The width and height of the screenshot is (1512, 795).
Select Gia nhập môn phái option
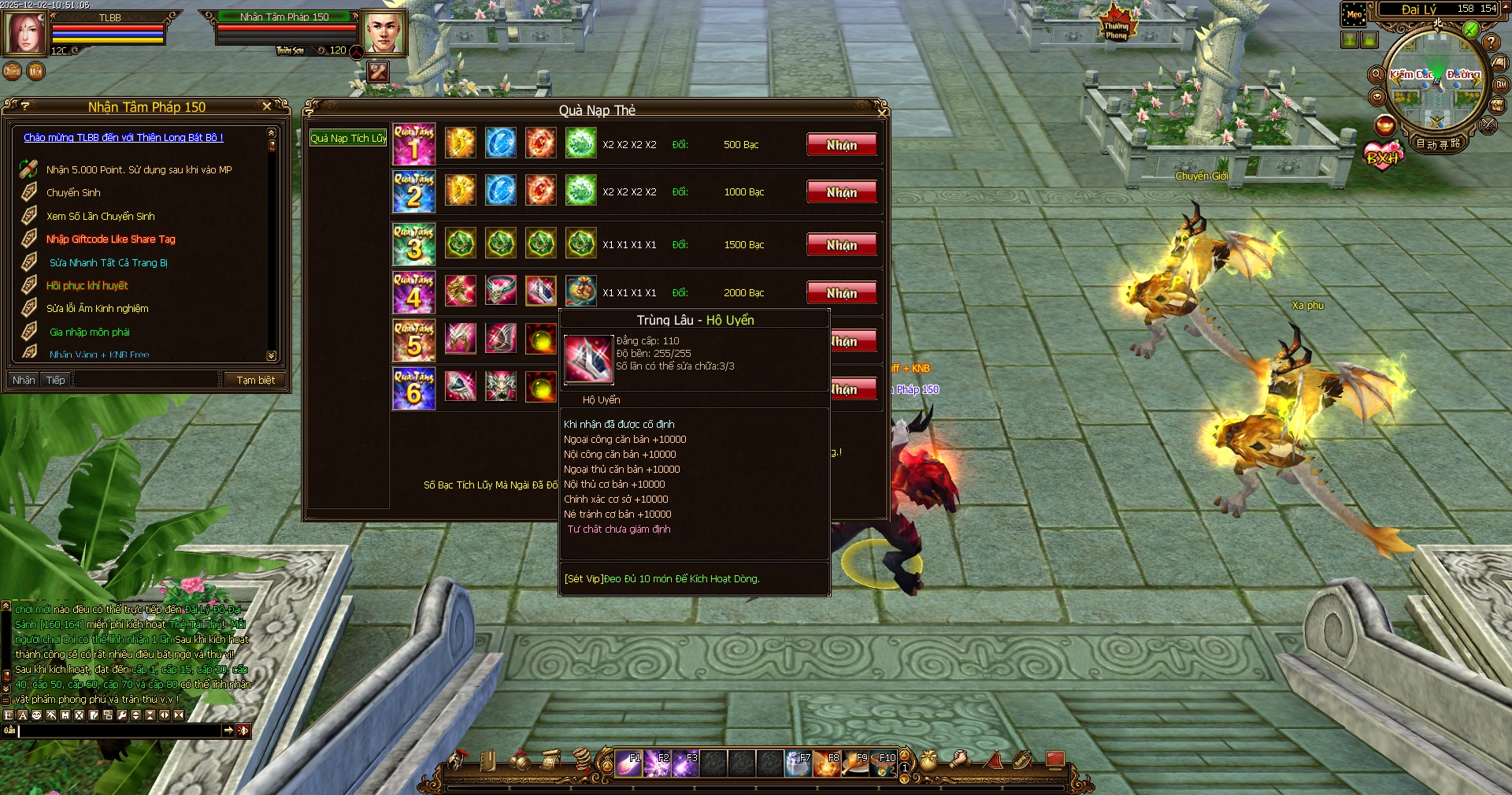(89, 332)
